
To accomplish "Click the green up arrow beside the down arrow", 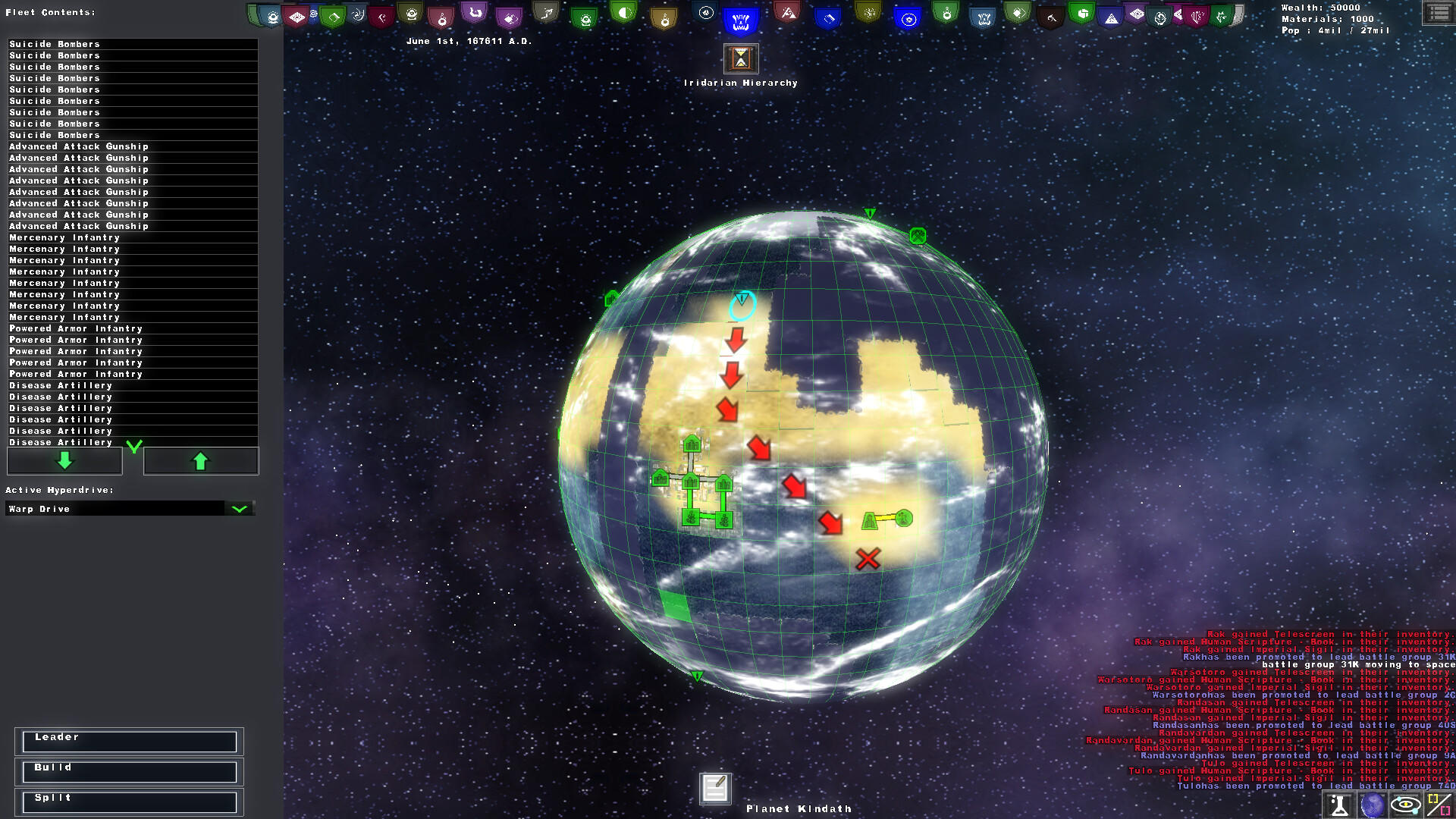I will point(200,460).
